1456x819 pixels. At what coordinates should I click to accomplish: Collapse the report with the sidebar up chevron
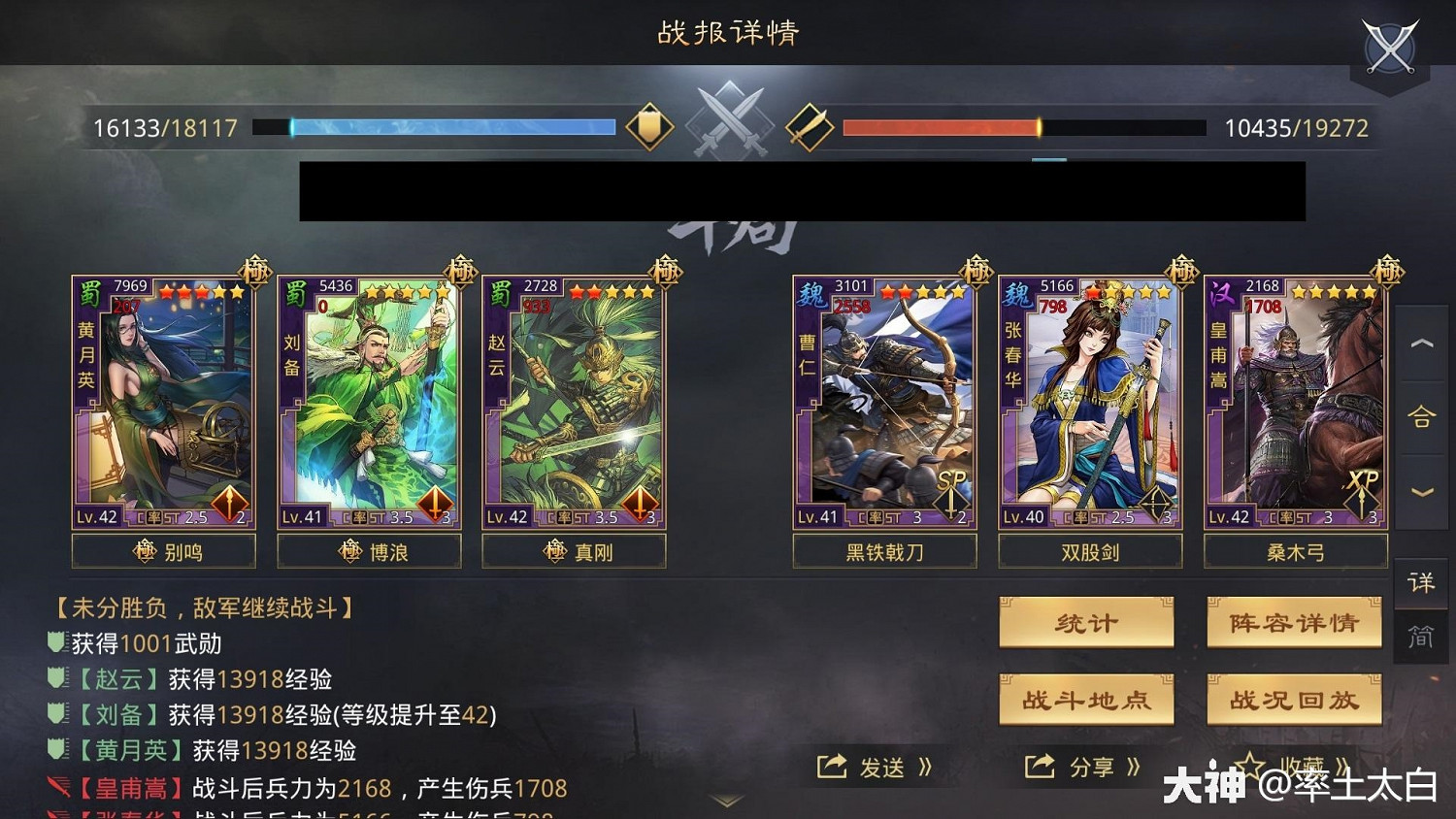pos(1421,344)
